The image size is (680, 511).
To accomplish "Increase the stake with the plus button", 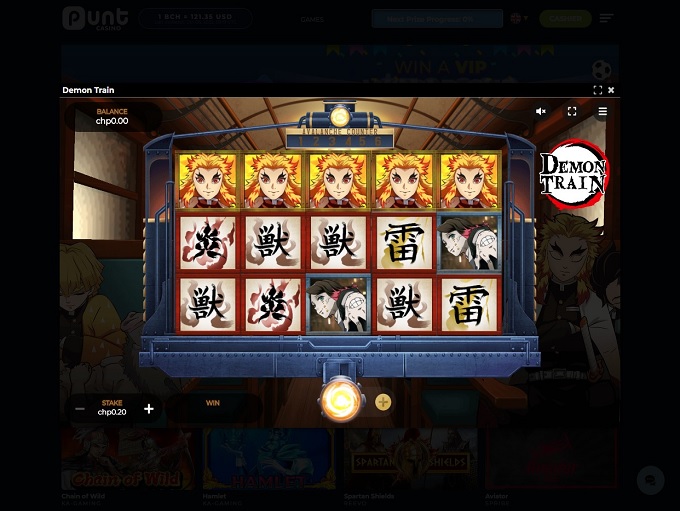I will [x=149, y=408].
